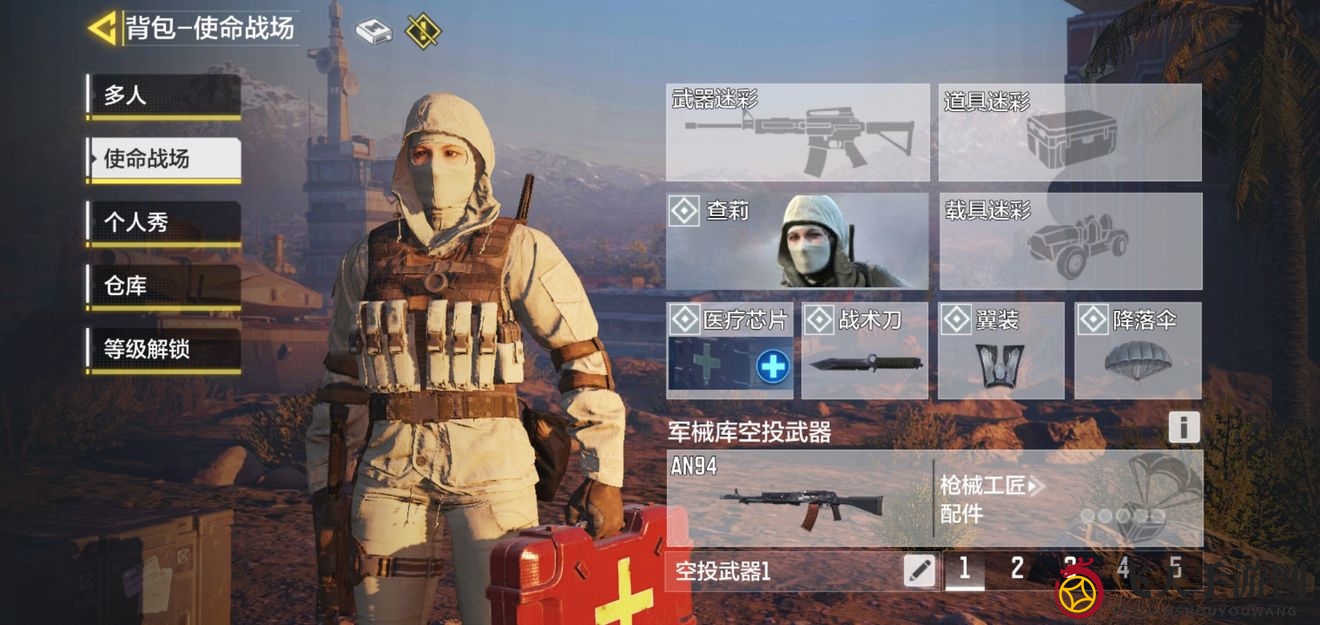The image size is (1320, 625).
Task: Show the 等级解锁 tab
Action: 163,350
